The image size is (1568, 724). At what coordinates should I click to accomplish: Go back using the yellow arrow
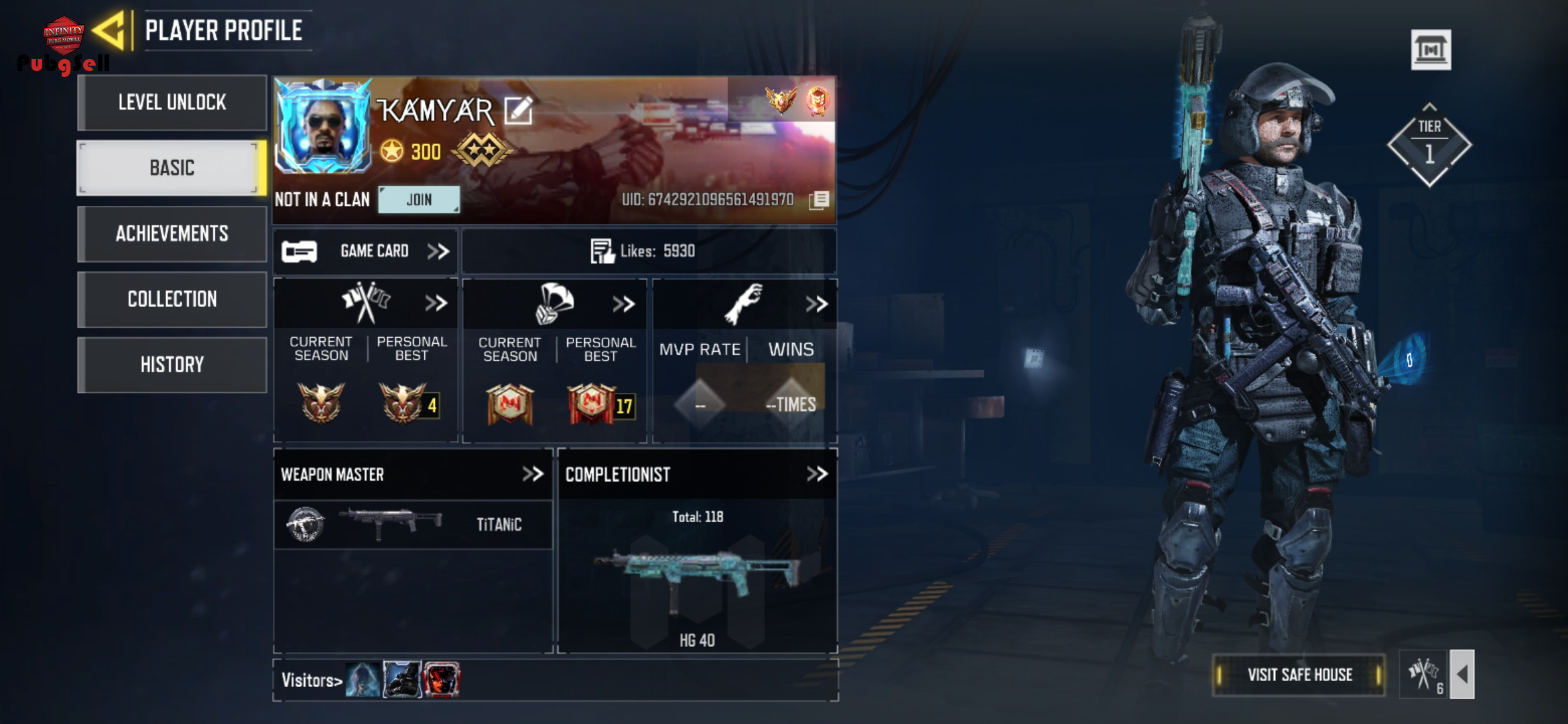[x=109, y=30]
